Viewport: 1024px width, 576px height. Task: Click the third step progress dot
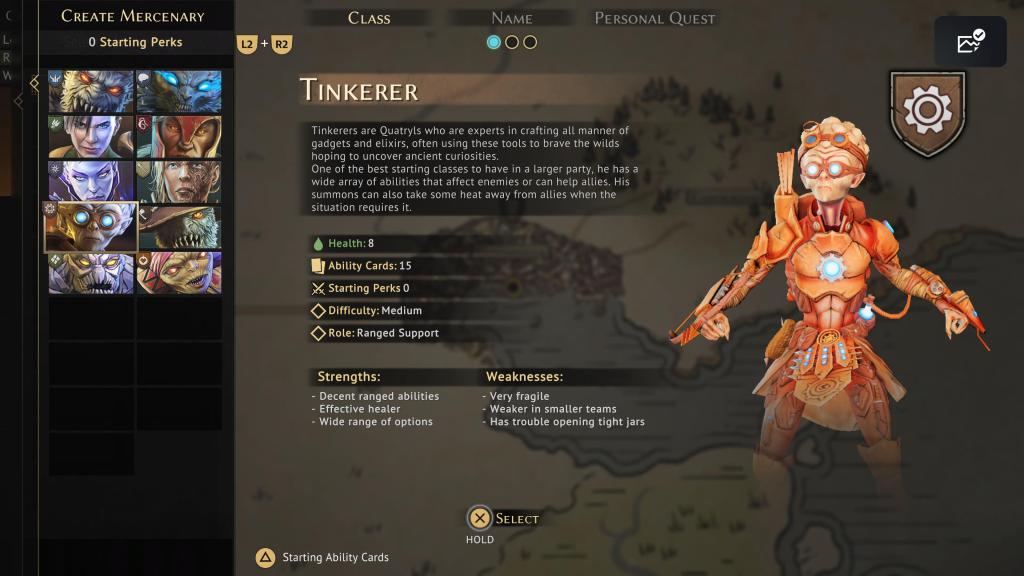(530, 42)
